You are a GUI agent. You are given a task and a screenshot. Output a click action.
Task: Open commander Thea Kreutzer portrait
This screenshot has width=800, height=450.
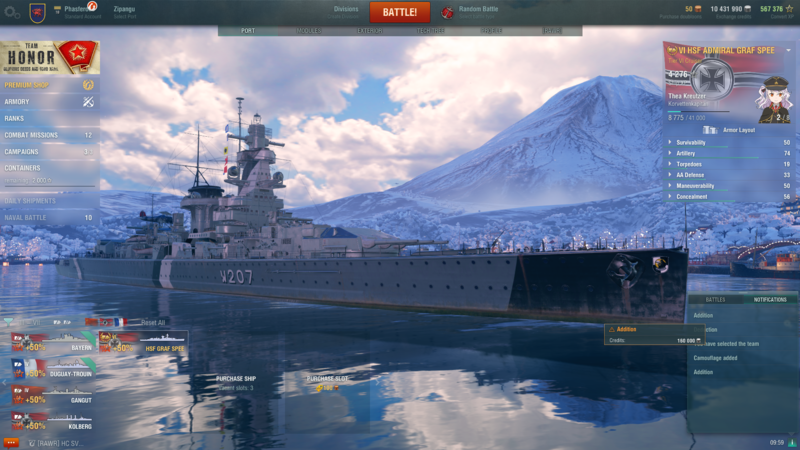click(775, 98)
